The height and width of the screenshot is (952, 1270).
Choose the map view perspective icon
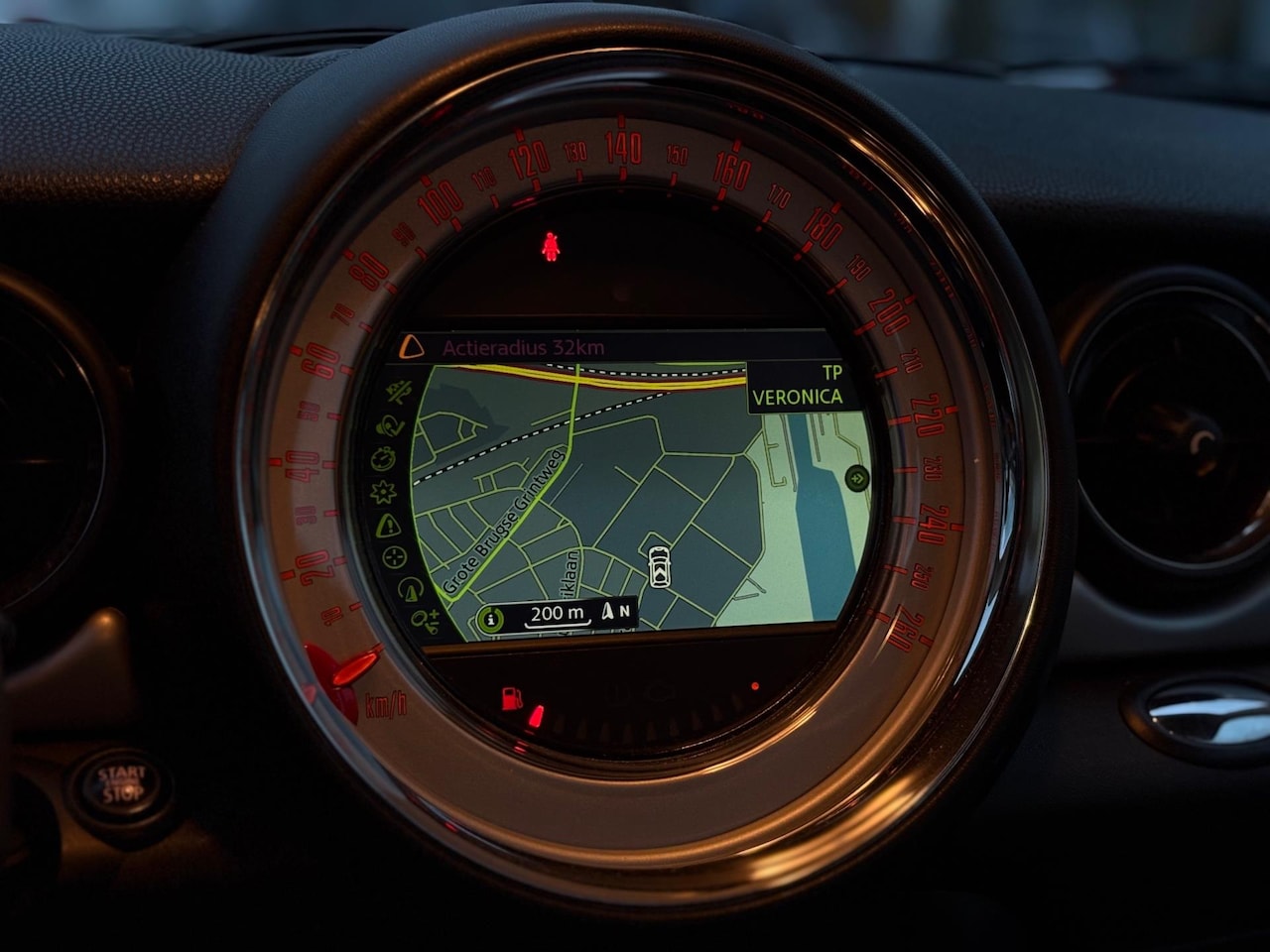409,590
